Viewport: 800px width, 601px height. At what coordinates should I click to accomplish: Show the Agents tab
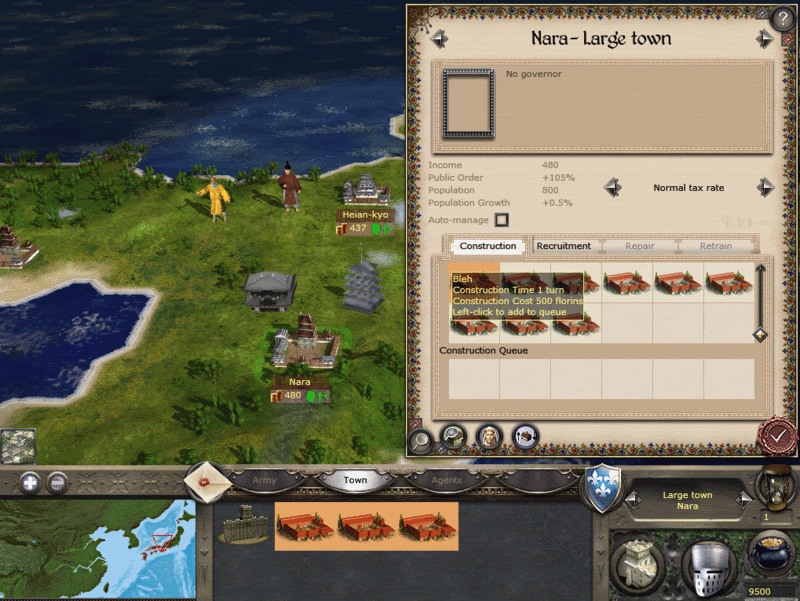click(x=446, y=480)
